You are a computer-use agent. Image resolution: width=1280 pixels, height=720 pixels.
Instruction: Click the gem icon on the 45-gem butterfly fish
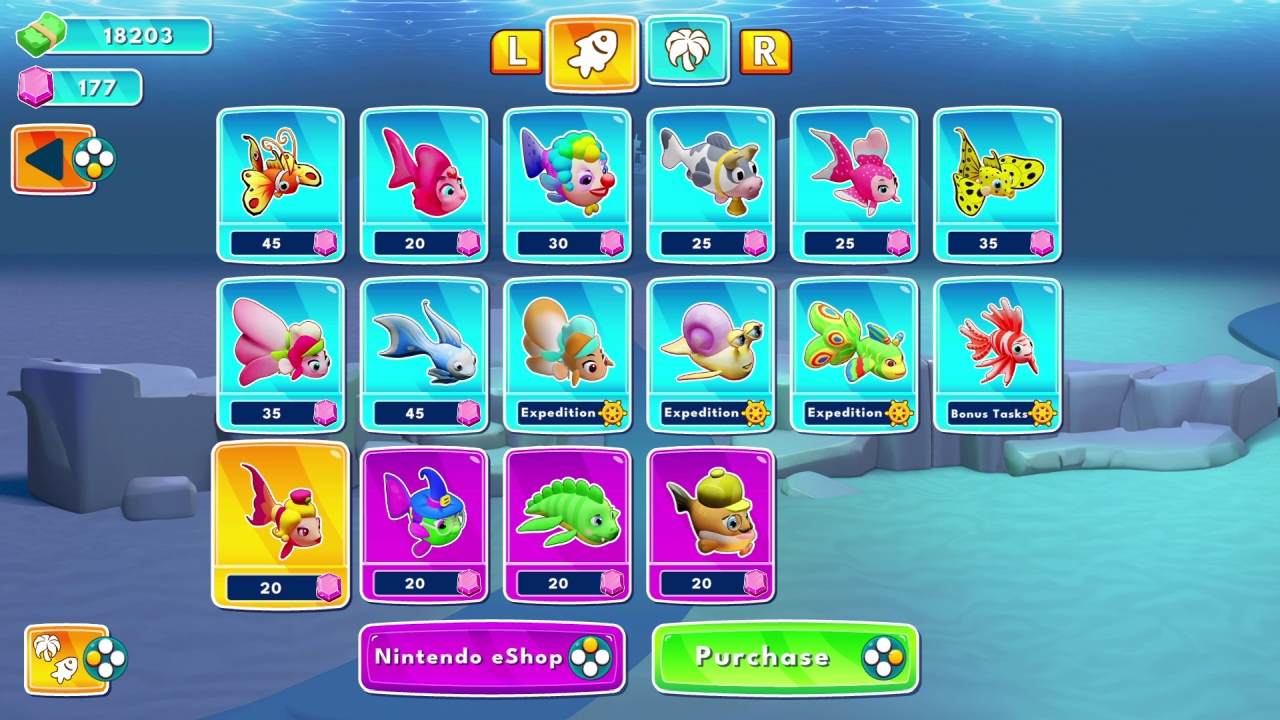pyautogui.click(x=325, y=242)
